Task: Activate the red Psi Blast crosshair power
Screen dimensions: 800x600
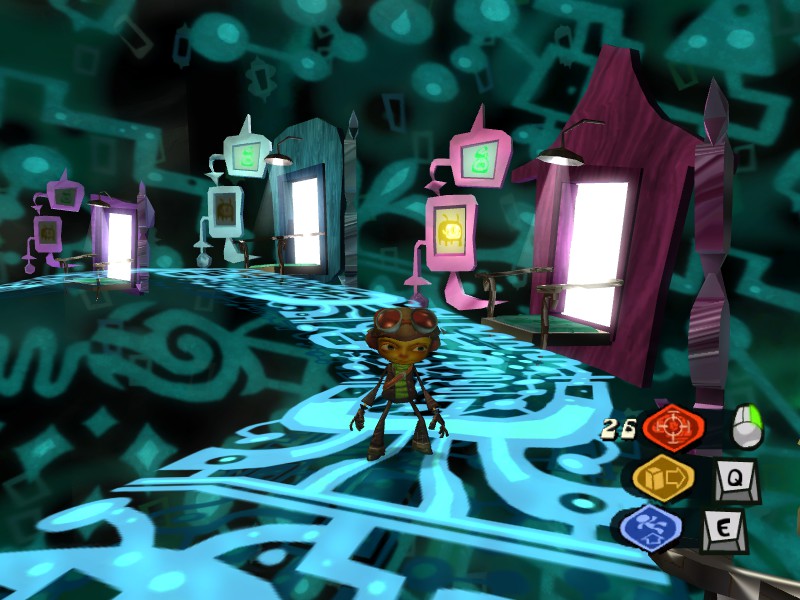Action: (673, 428)
